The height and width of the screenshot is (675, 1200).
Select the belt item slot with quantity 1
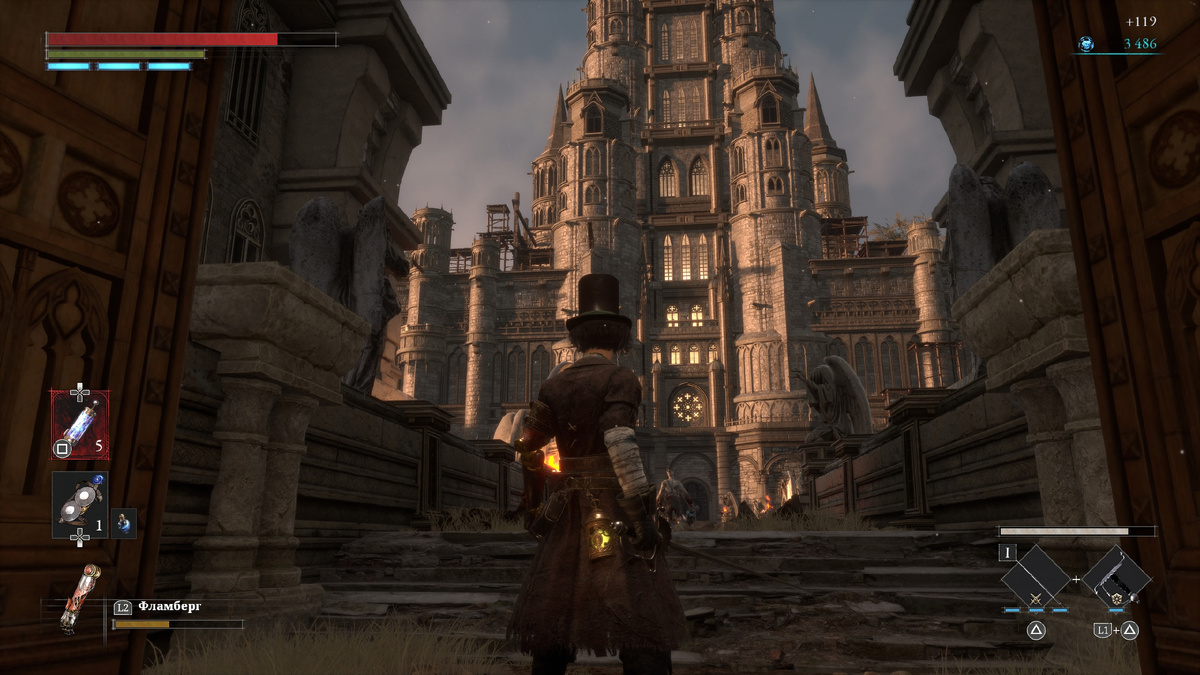[x=80, y=503]
